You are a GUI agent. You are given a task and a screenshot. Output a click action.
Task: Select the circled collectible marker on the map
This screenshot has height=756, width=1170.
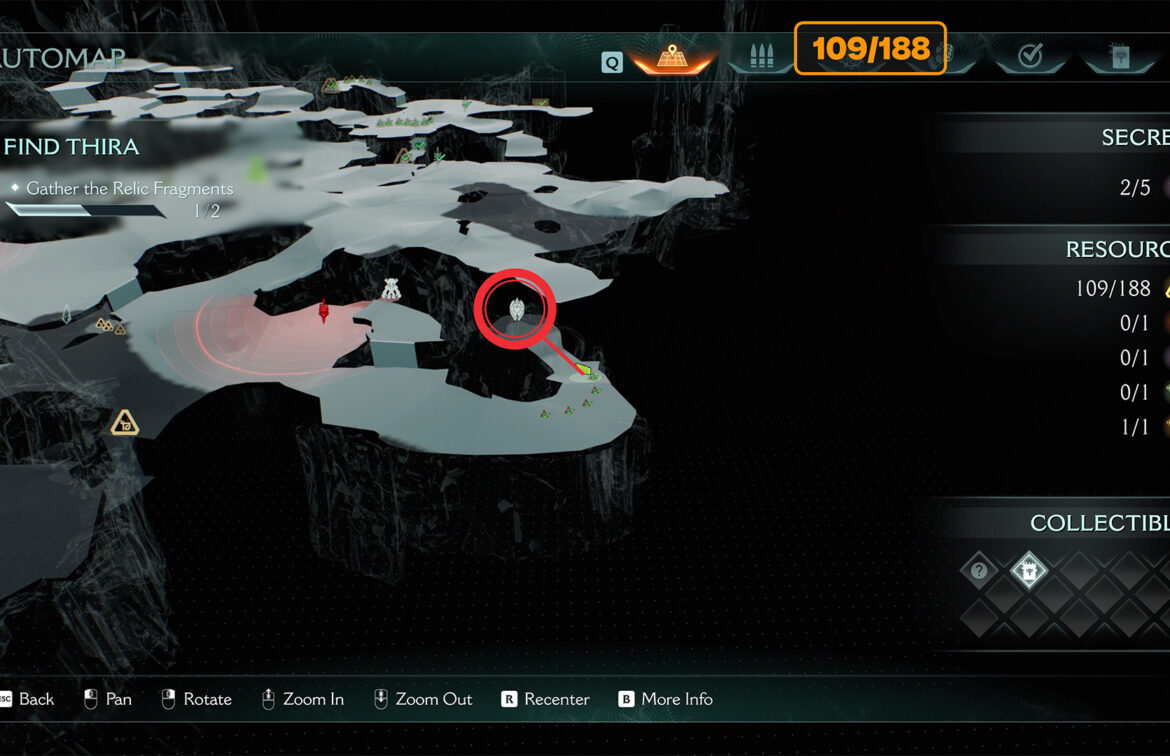(x=516, y=309)
